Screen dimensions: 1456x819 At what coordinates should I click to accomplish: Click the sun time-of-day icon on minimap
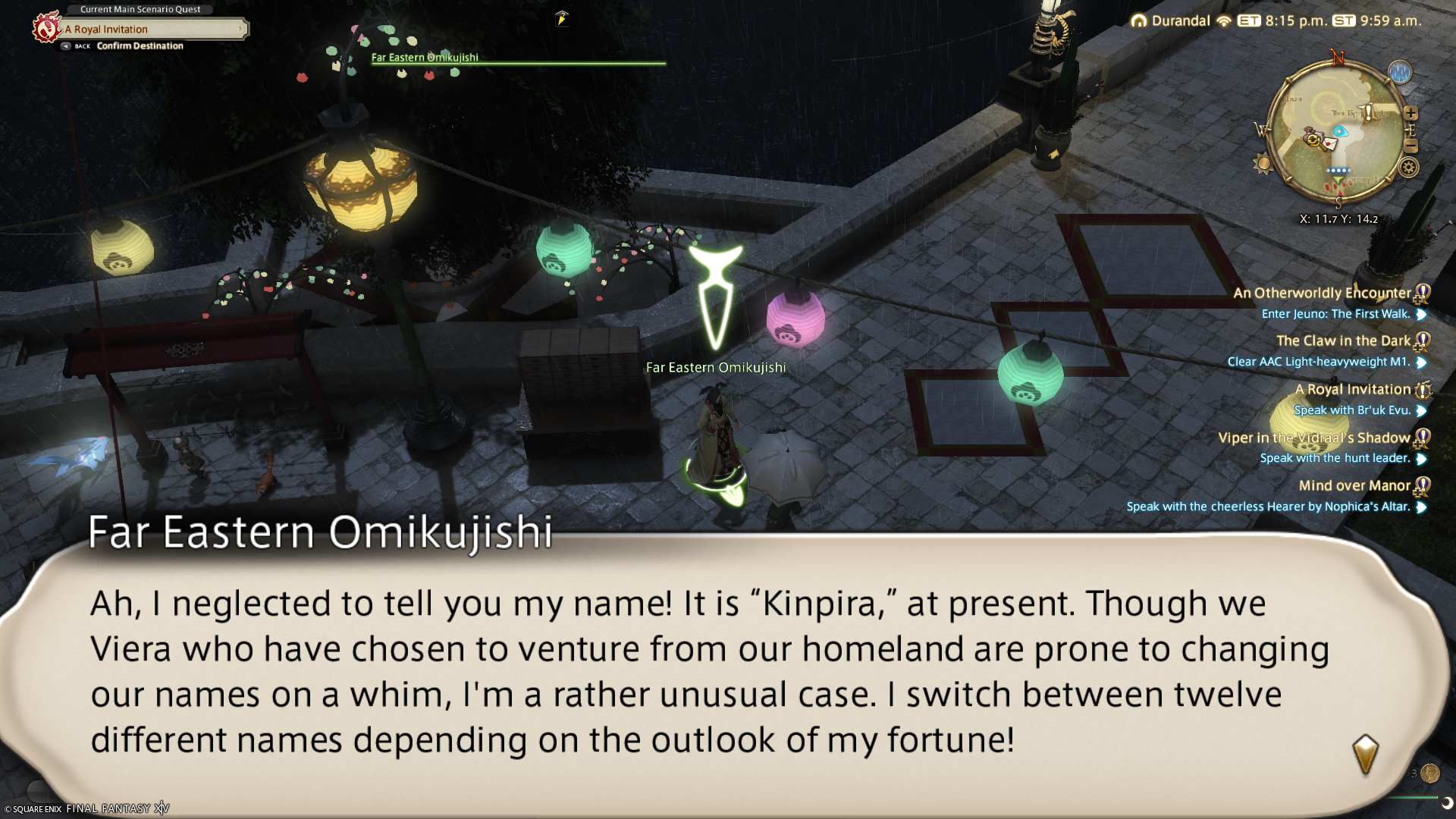1263,163
